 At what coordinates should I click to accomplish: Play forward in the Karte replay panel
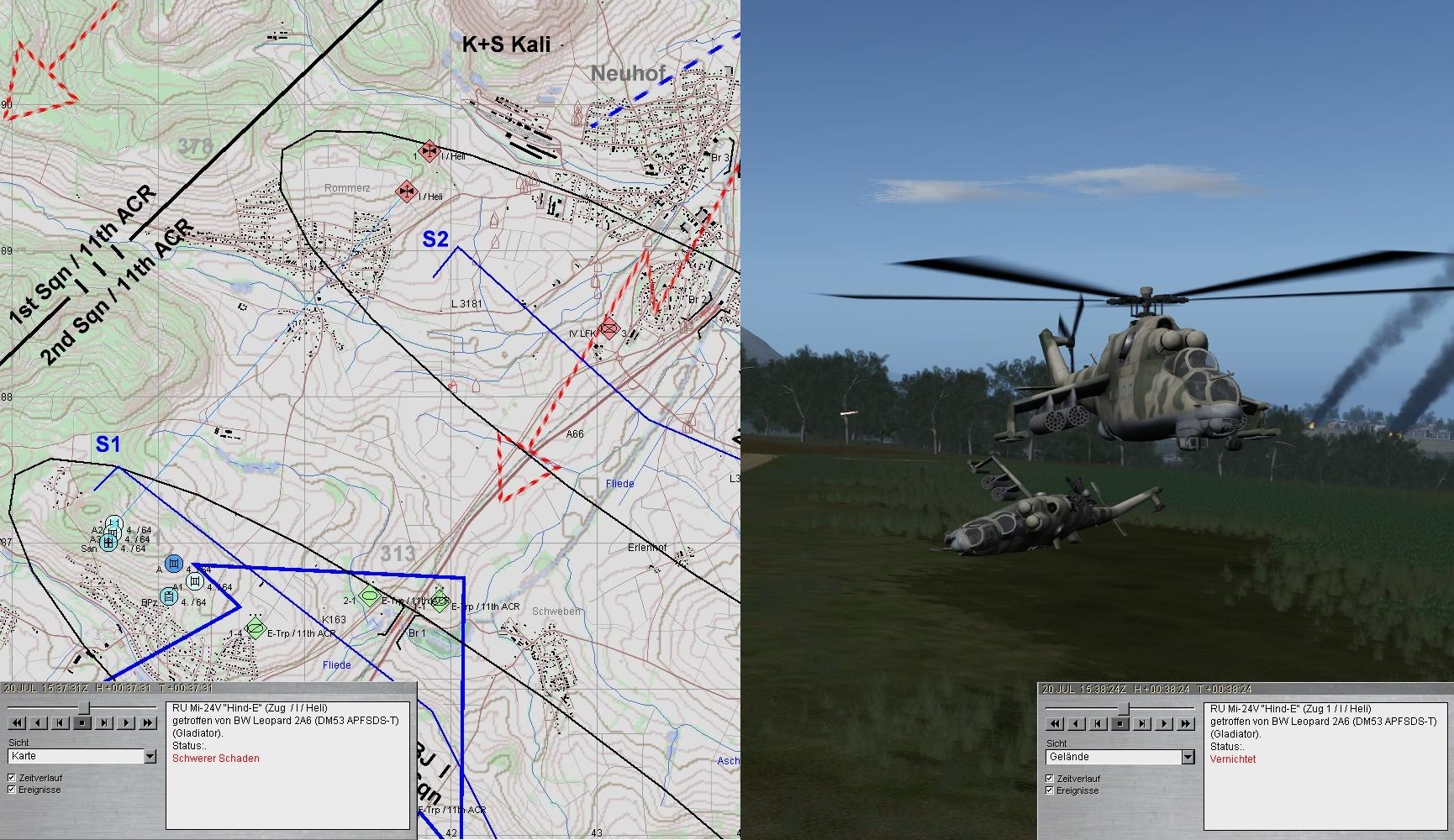(x=126, y=722)
